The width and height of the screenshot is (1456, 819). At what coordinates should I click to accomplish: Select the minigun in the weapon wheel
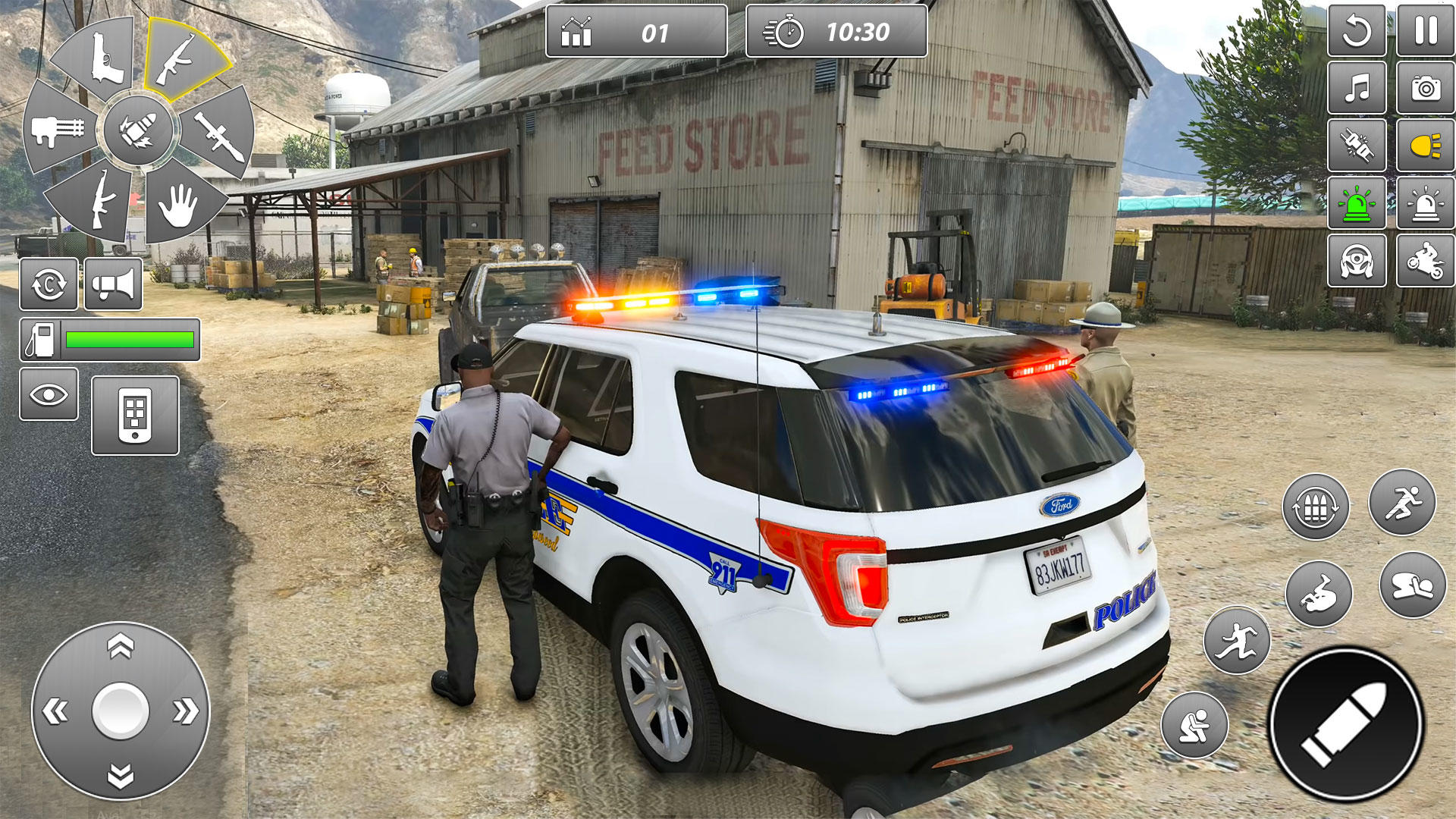coord(58,130)
